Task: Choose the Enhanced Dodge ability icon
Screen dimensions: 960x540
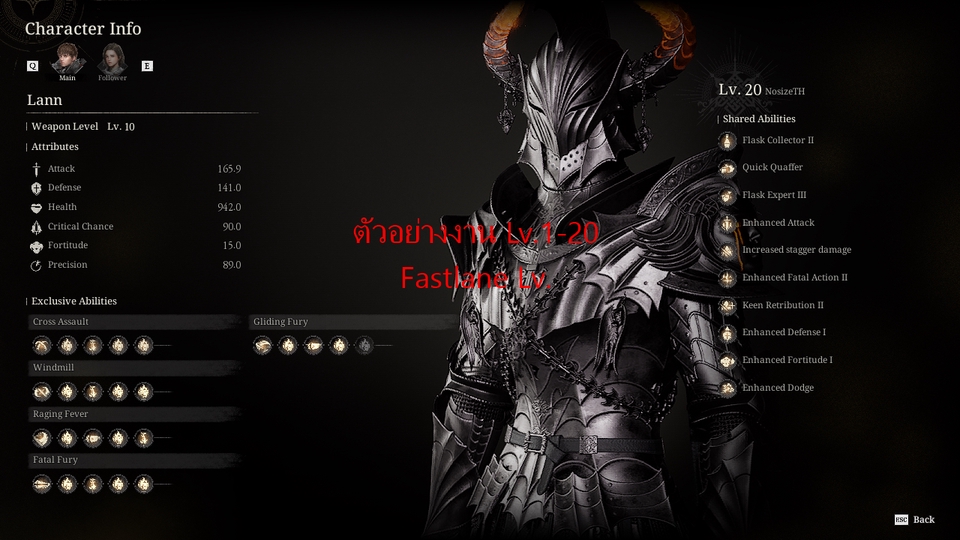Action: (728, 388)
